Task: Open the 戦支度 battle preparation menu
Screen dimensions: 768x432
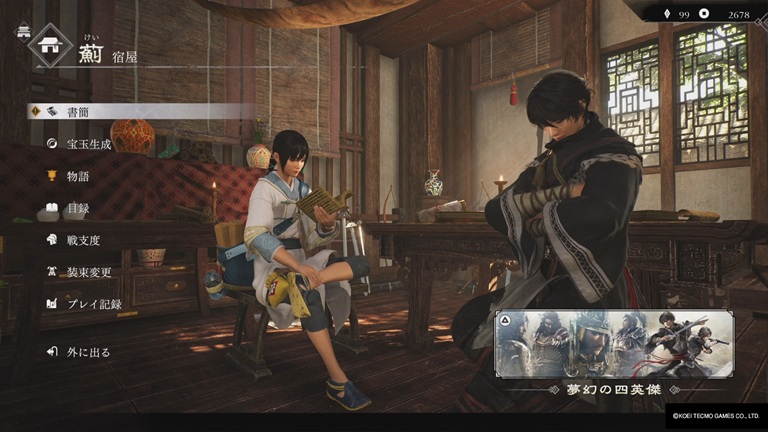Action: click(x=83, y=240)
